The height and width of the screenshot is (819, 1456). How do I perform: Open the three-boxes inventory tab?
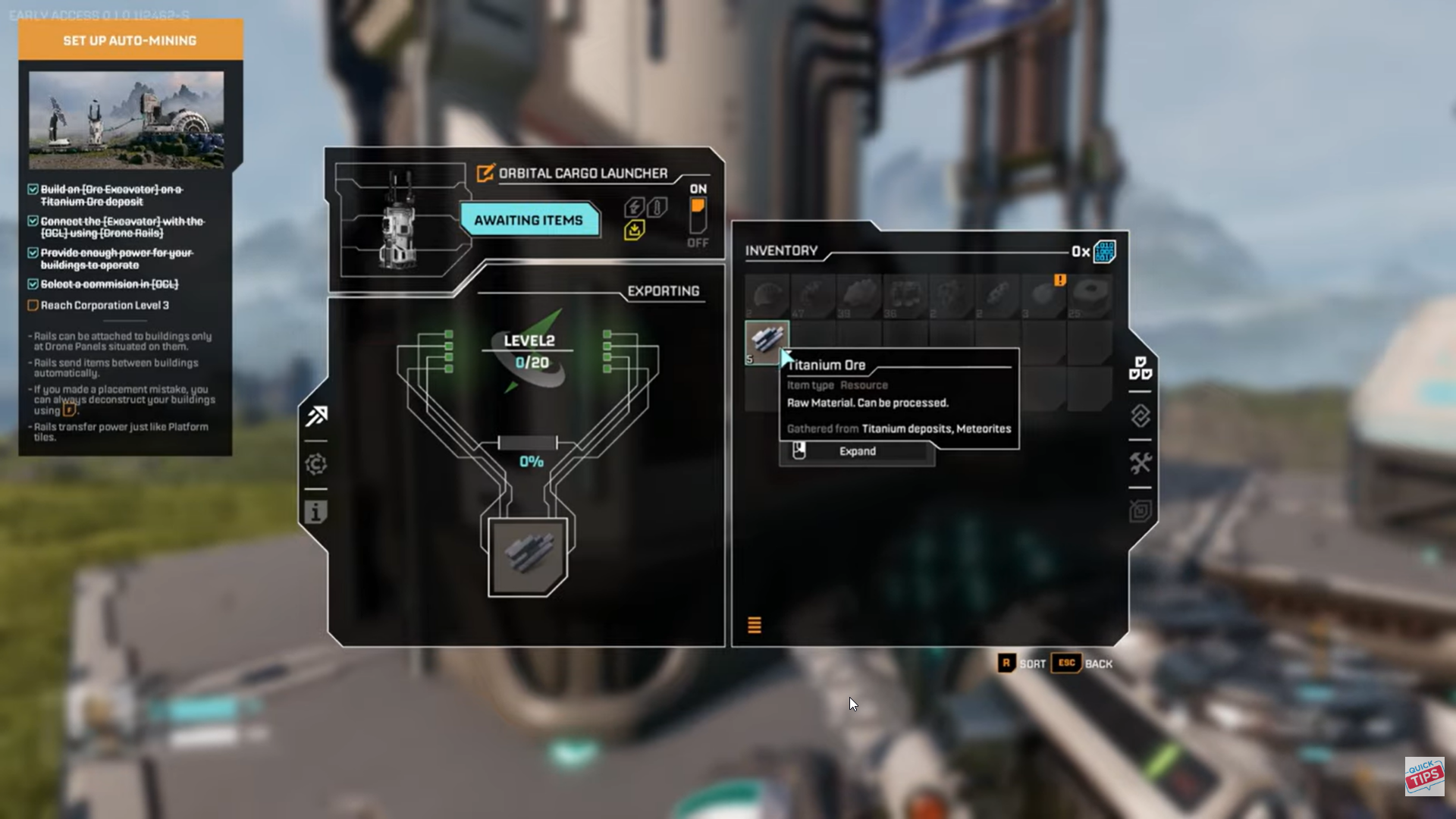pyautogui.click(x=1140, y=368)
